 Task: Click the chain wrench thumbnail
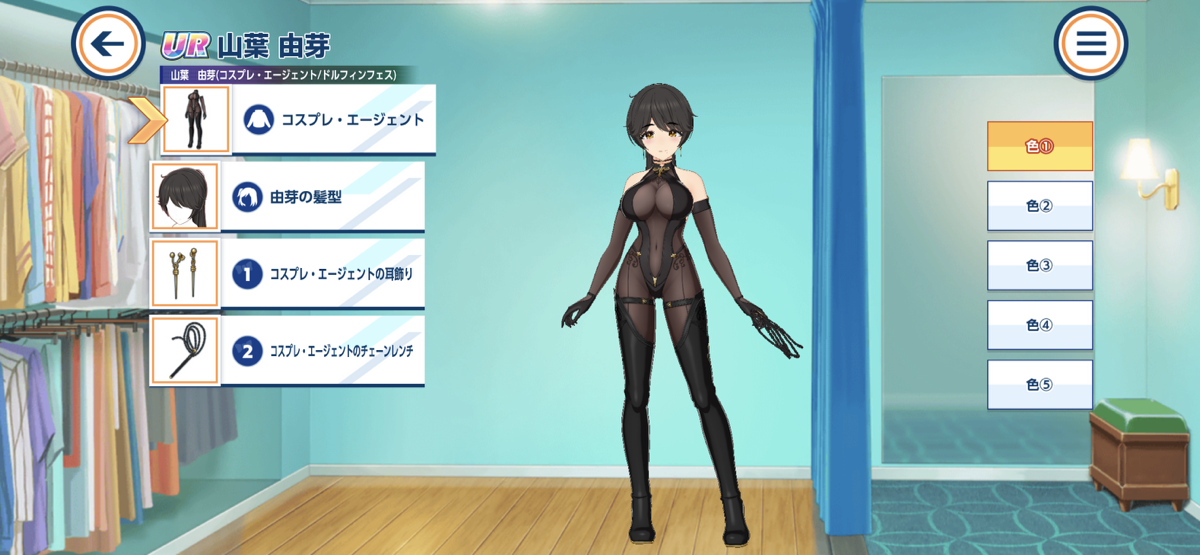pyautogui.click(x=185, y=351)
